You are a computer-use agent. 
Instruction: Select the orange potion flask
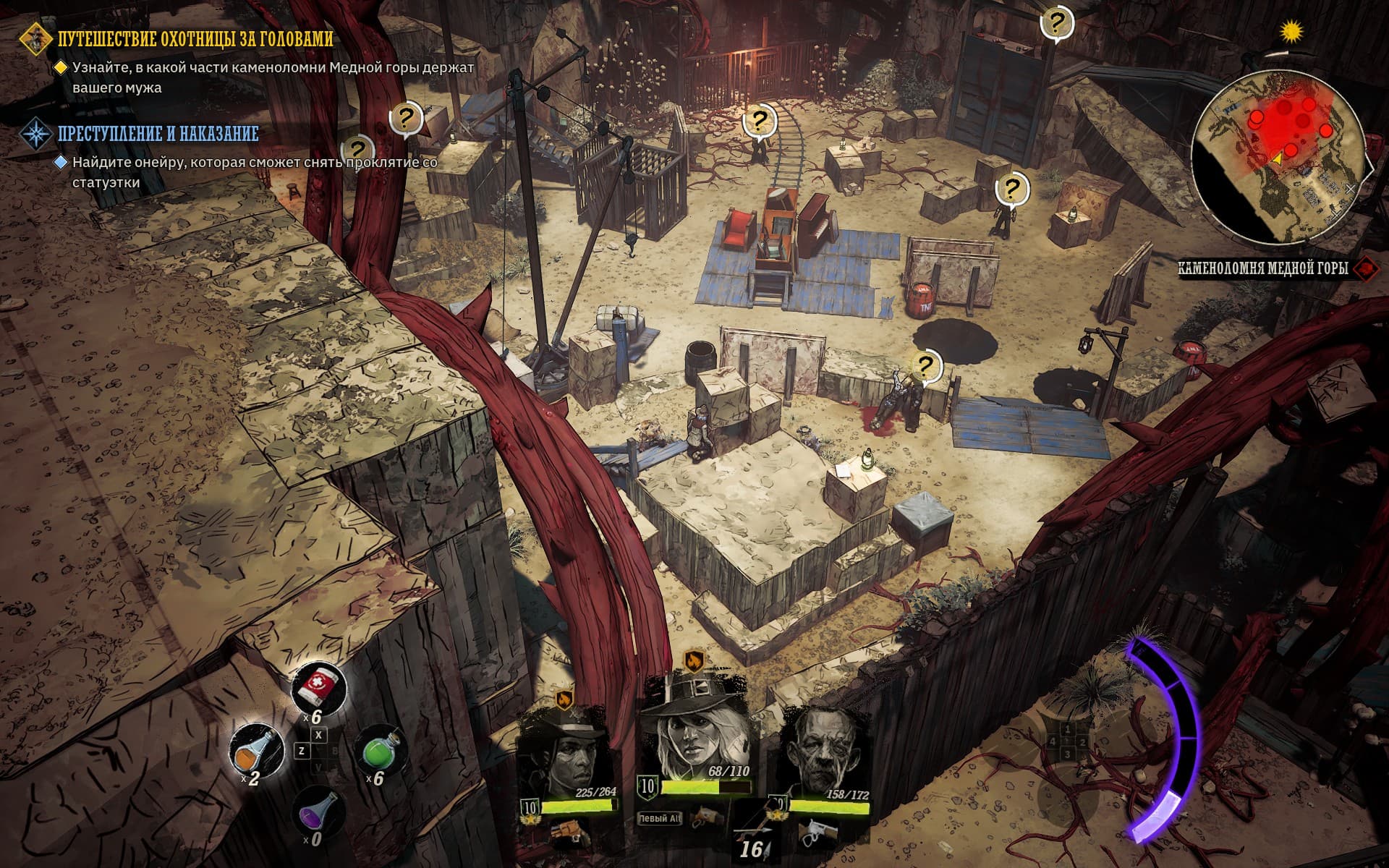[256, 752]
